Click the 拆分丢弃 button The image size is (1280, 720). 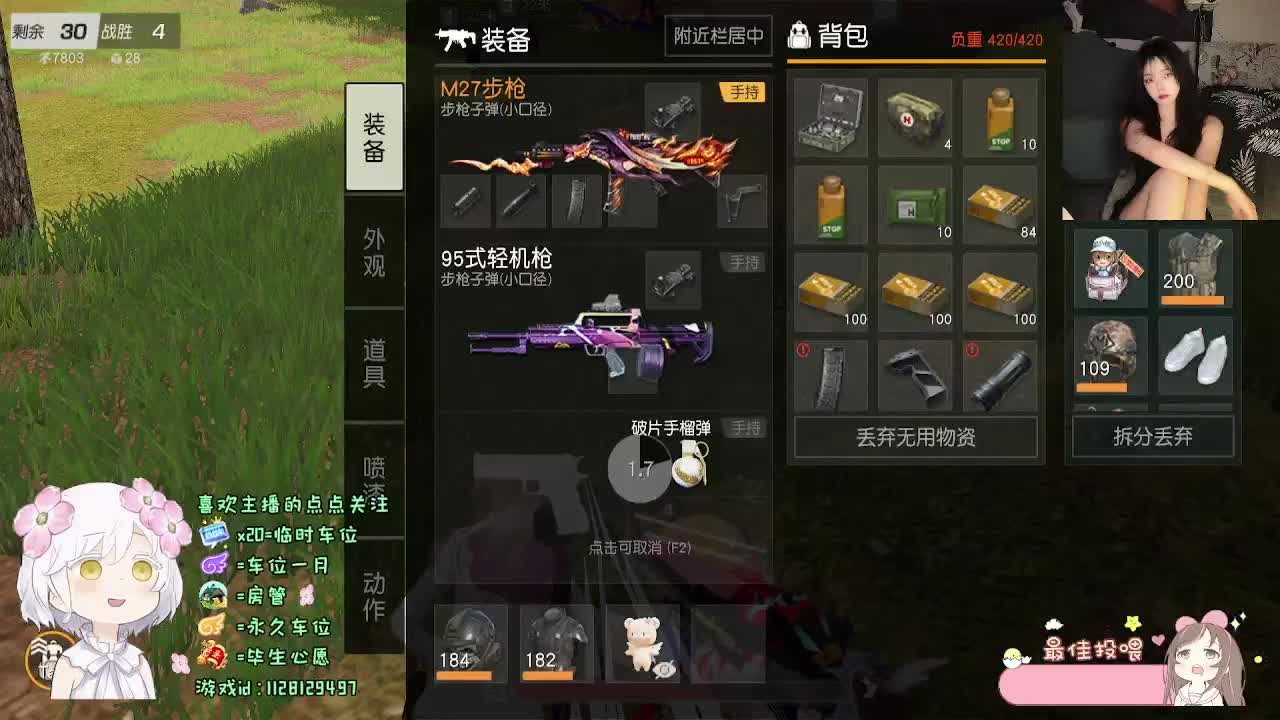coord(1152,435)
